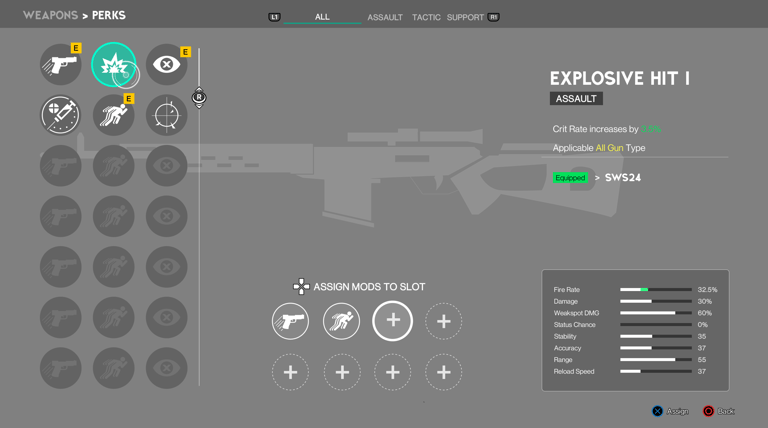
Task: Choose the crosshair reticle perk
Action: click(x=166, y=115)
